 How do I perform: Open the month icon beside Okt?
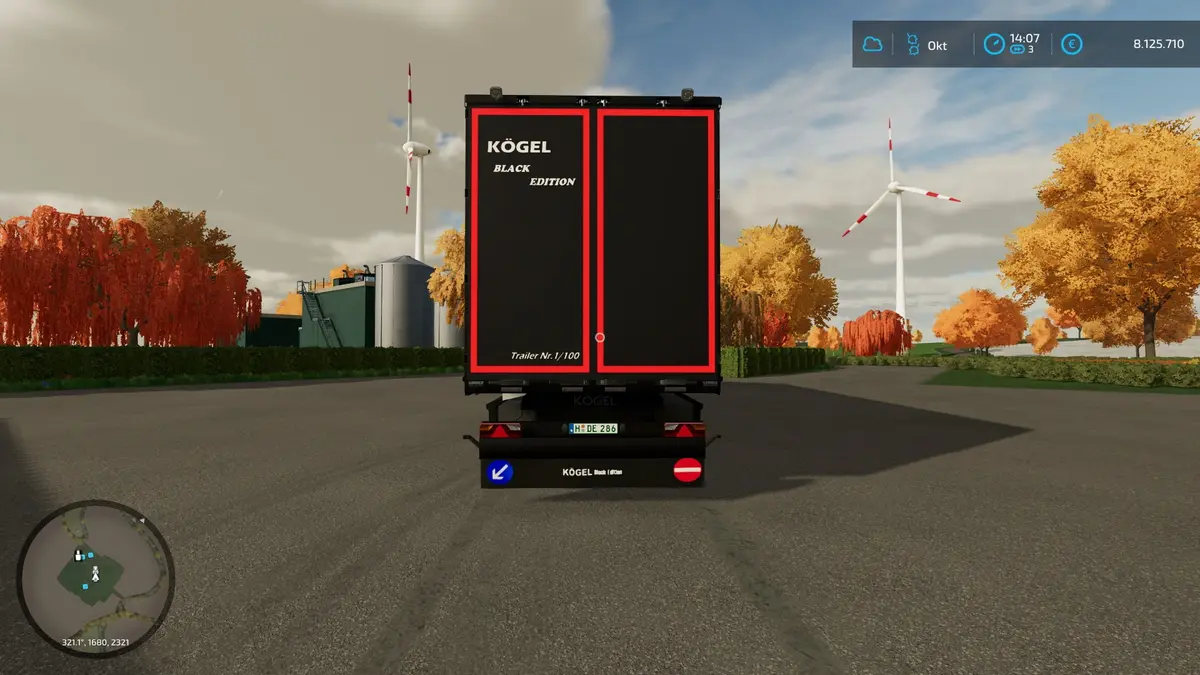(912, 45)
